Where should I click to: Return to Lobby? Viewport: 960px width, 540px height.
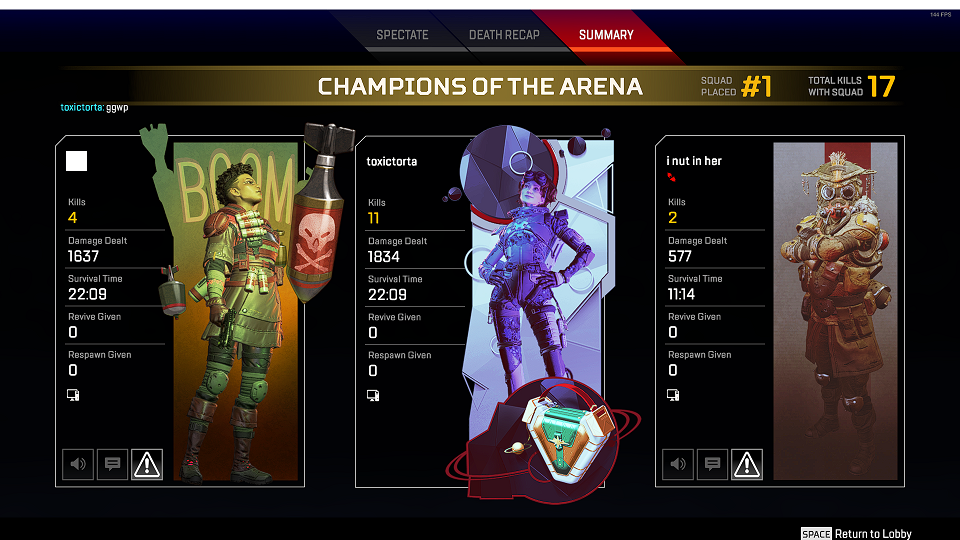tap(857, 533)
